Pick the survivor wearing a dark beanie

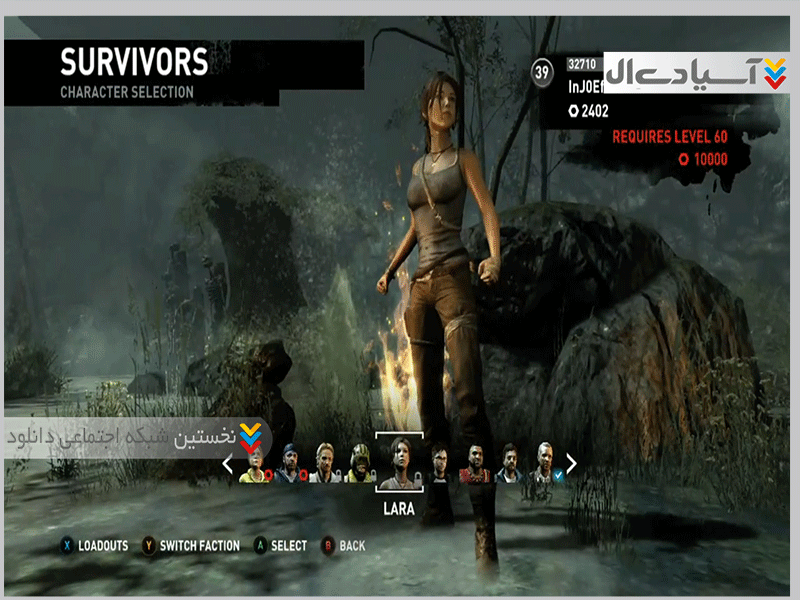coord(289,464)
